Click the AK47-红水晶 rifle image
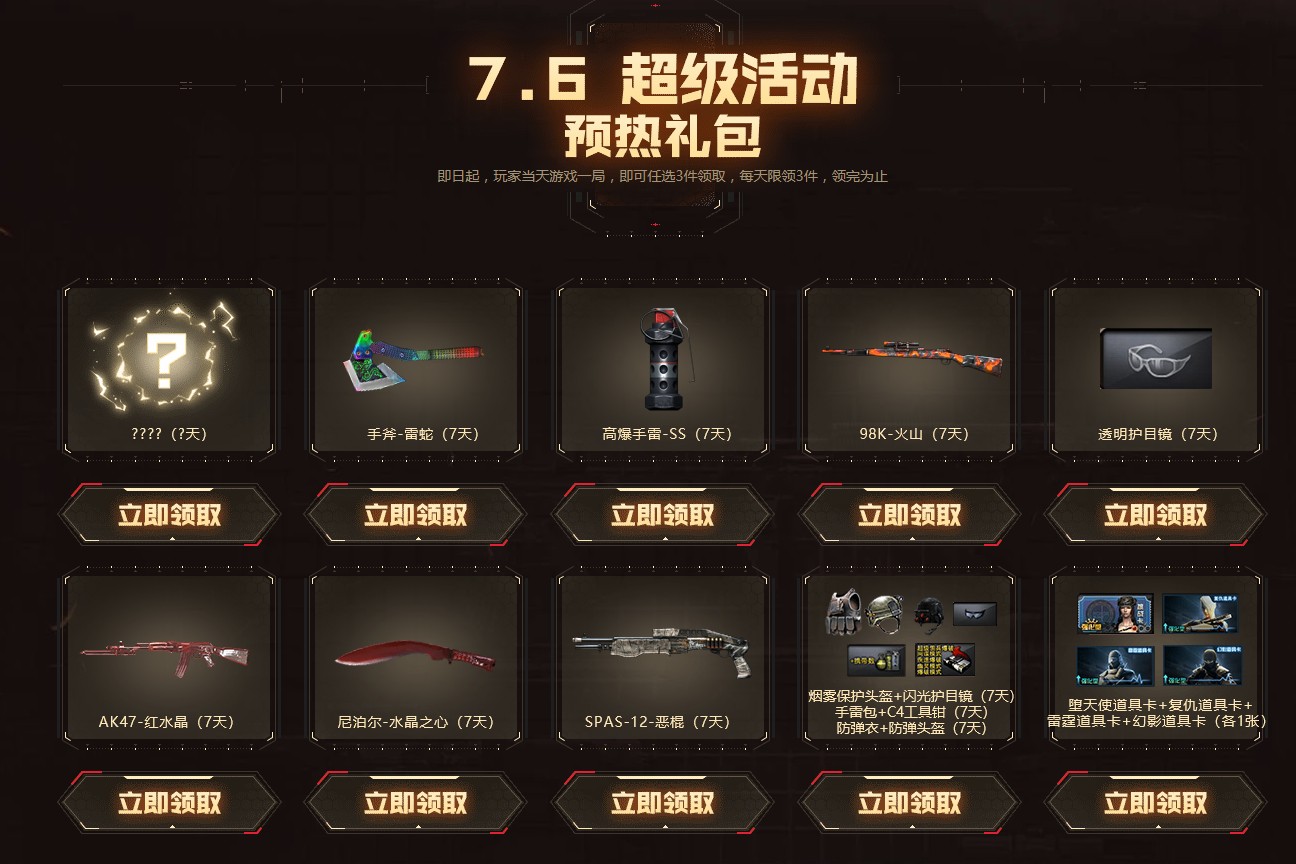1296x864 pixels. click(168, 650)
